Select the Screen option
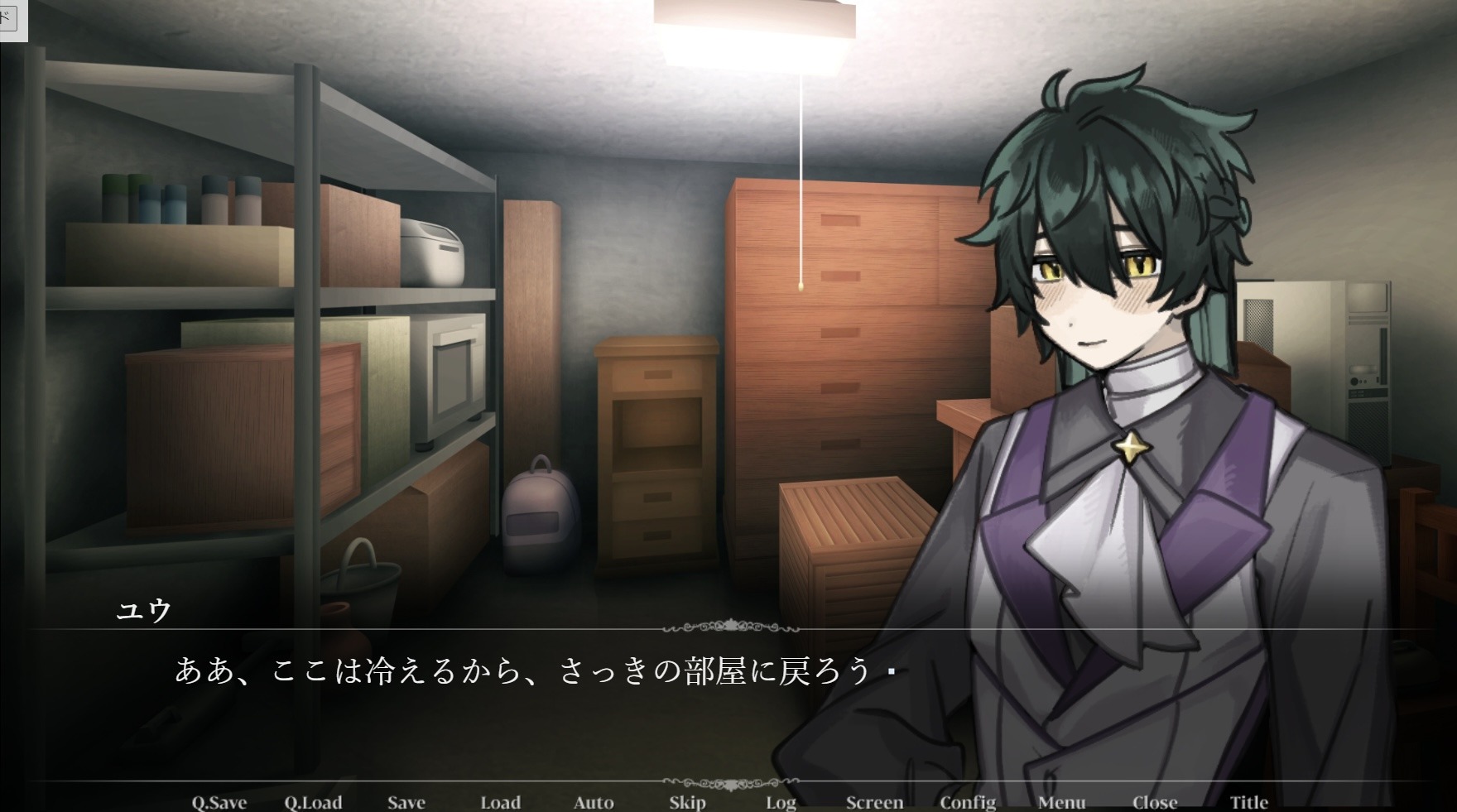The width and height of the screenshot is (1457, 812). [875, 802]
